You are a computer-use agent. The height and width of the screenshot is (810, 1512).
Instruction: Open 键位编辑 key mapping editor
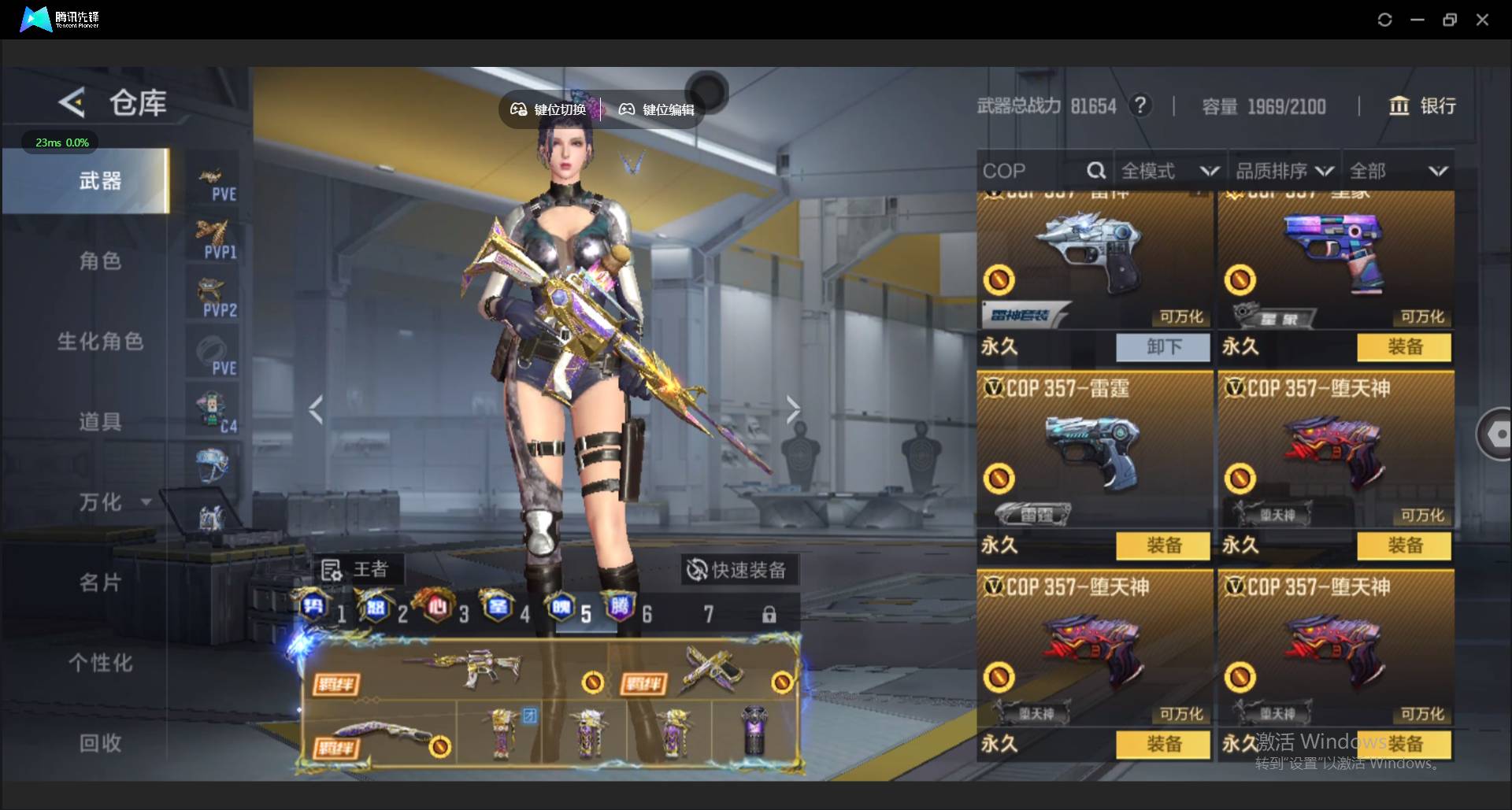(657, 109)
